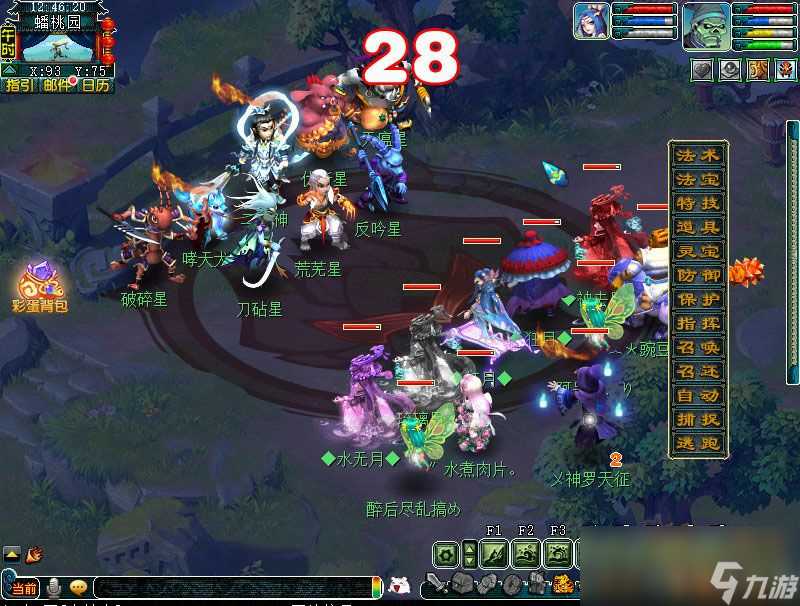800x606 pixels.
Task: Open the 法术 spell menu
Action: pos(698,156)
